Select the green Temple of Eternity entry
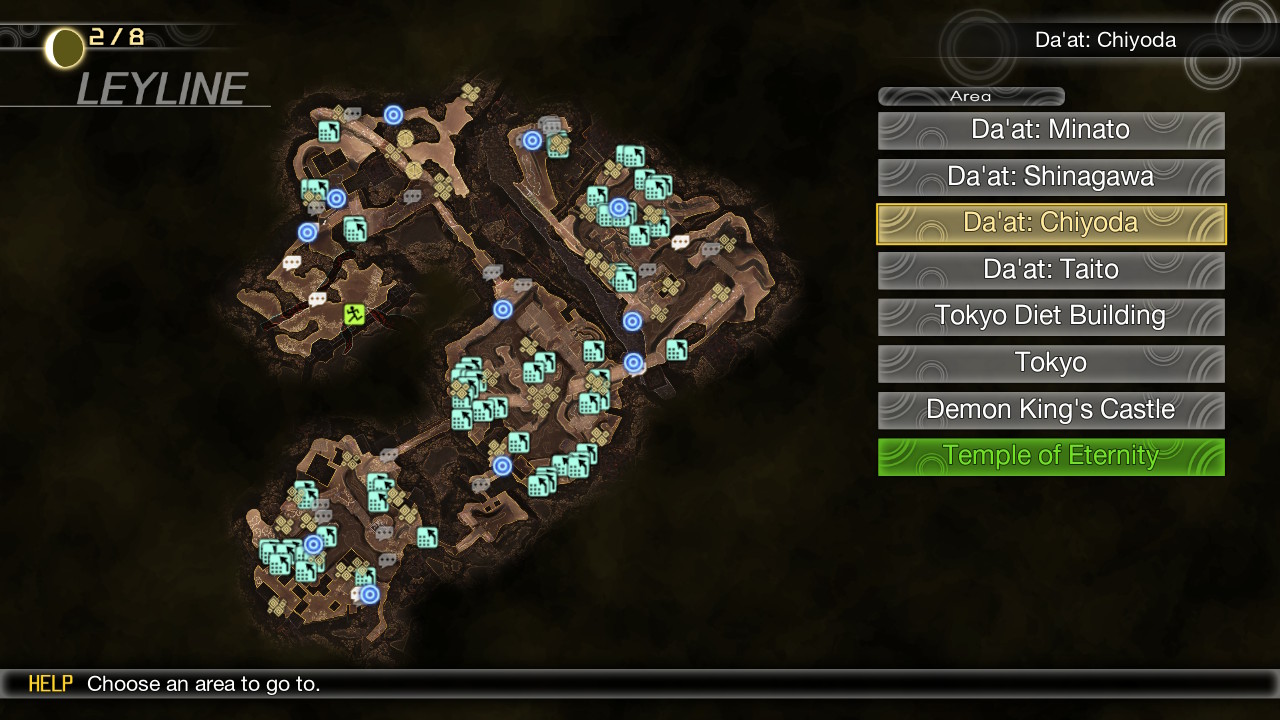Viewport: 1280px width, 720px height. [x=1050, y=456]
